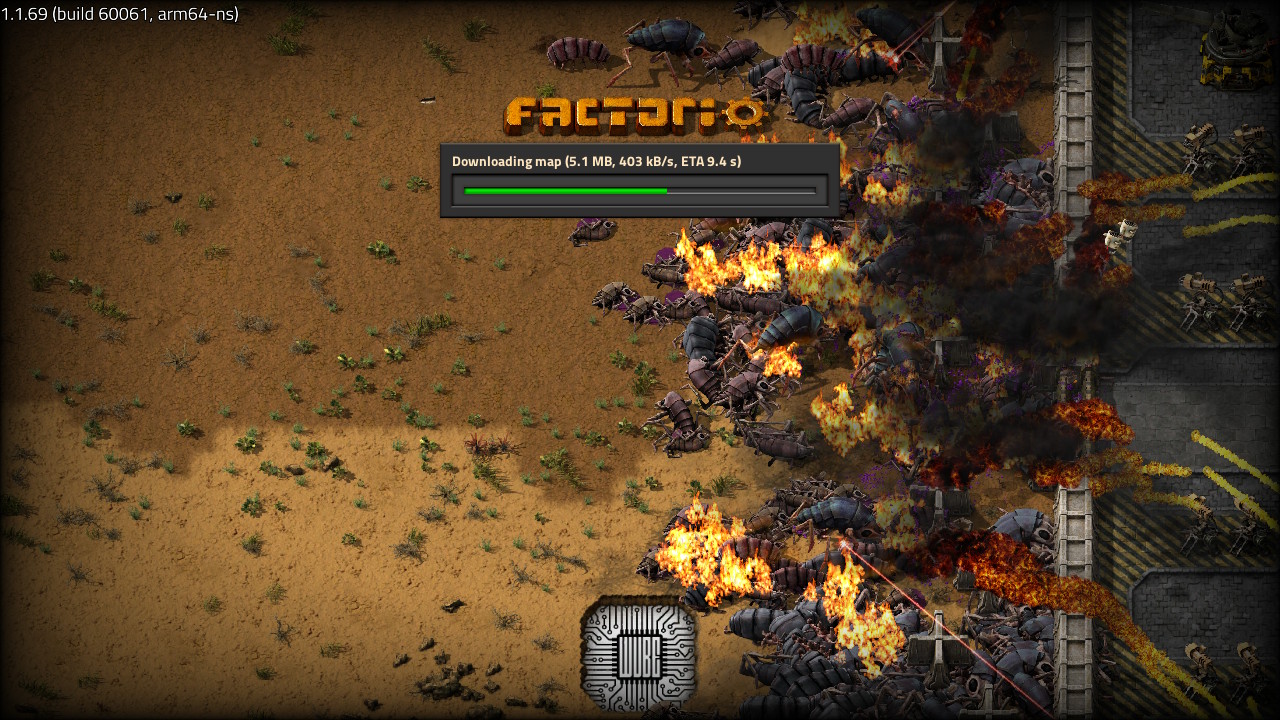This screenshot has width=1280, height=720.
Task: Click the ETA 9.4 s readout
Action: click(712, 161)
